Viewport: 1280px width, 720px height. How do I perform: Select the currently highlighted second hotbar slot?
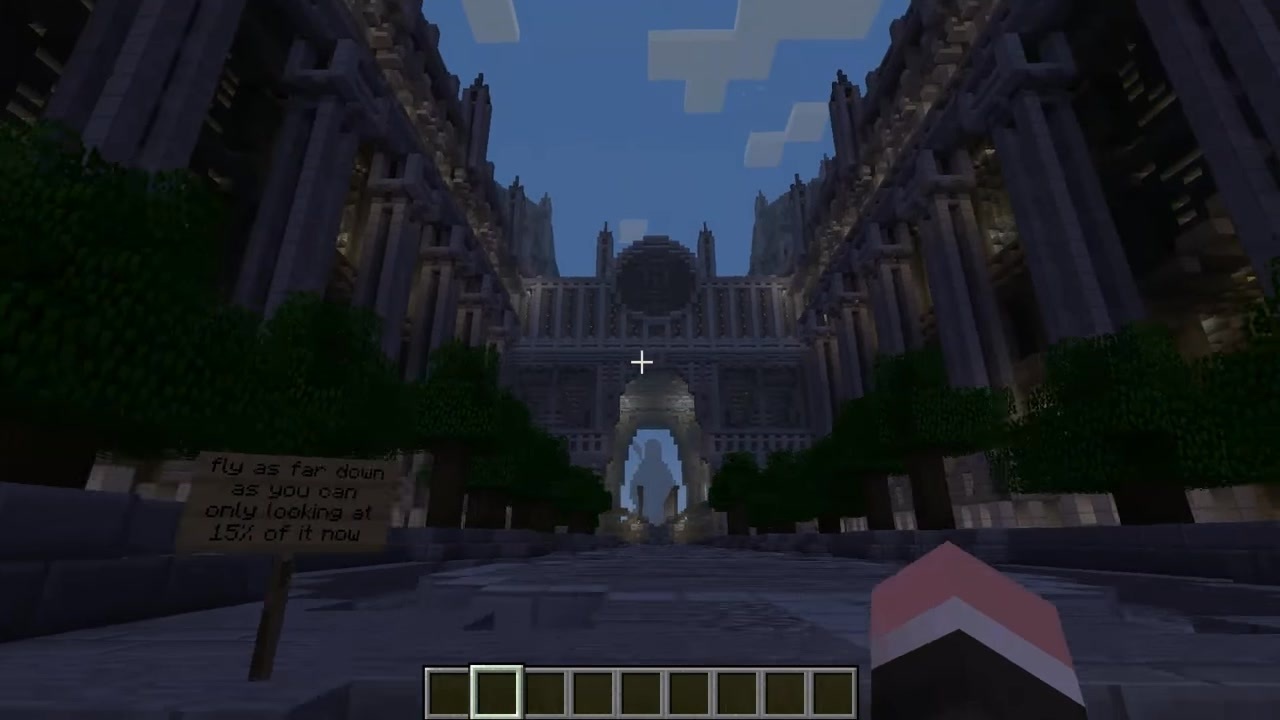[496, 688]
